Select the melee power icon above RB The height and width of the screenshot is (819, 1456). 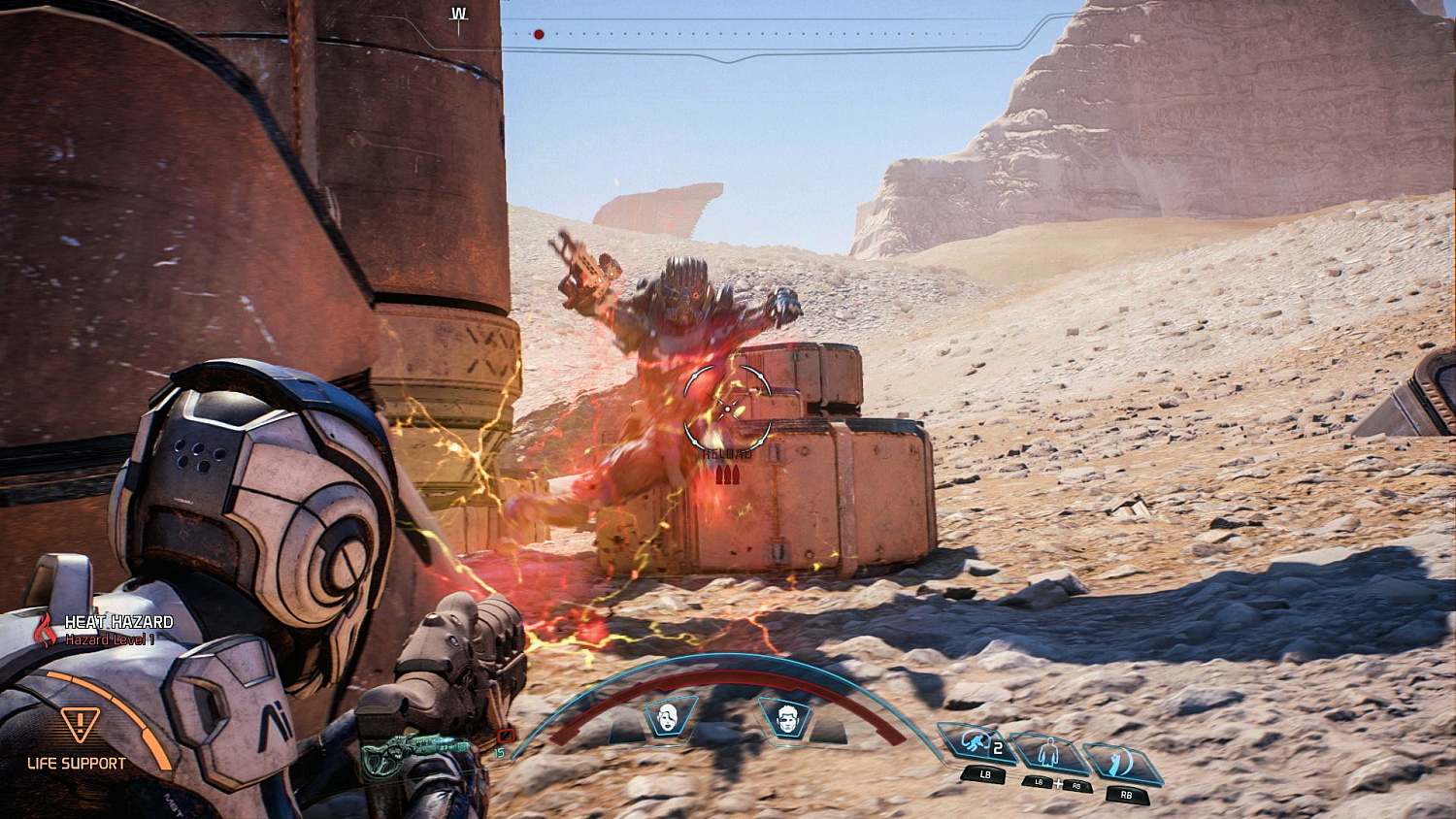coord(1118,760)
